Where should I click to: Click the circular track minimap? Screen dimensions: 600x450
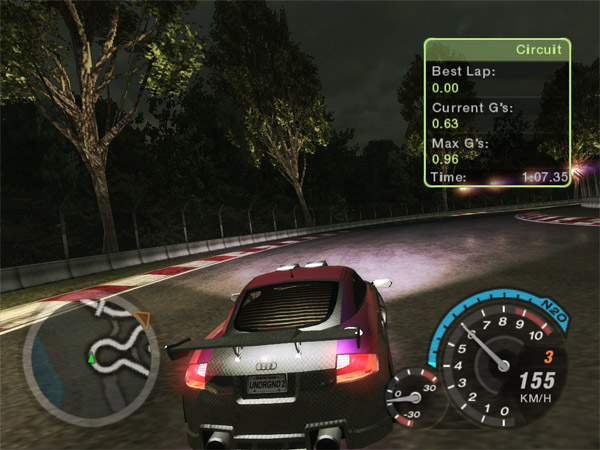point(91,354)
